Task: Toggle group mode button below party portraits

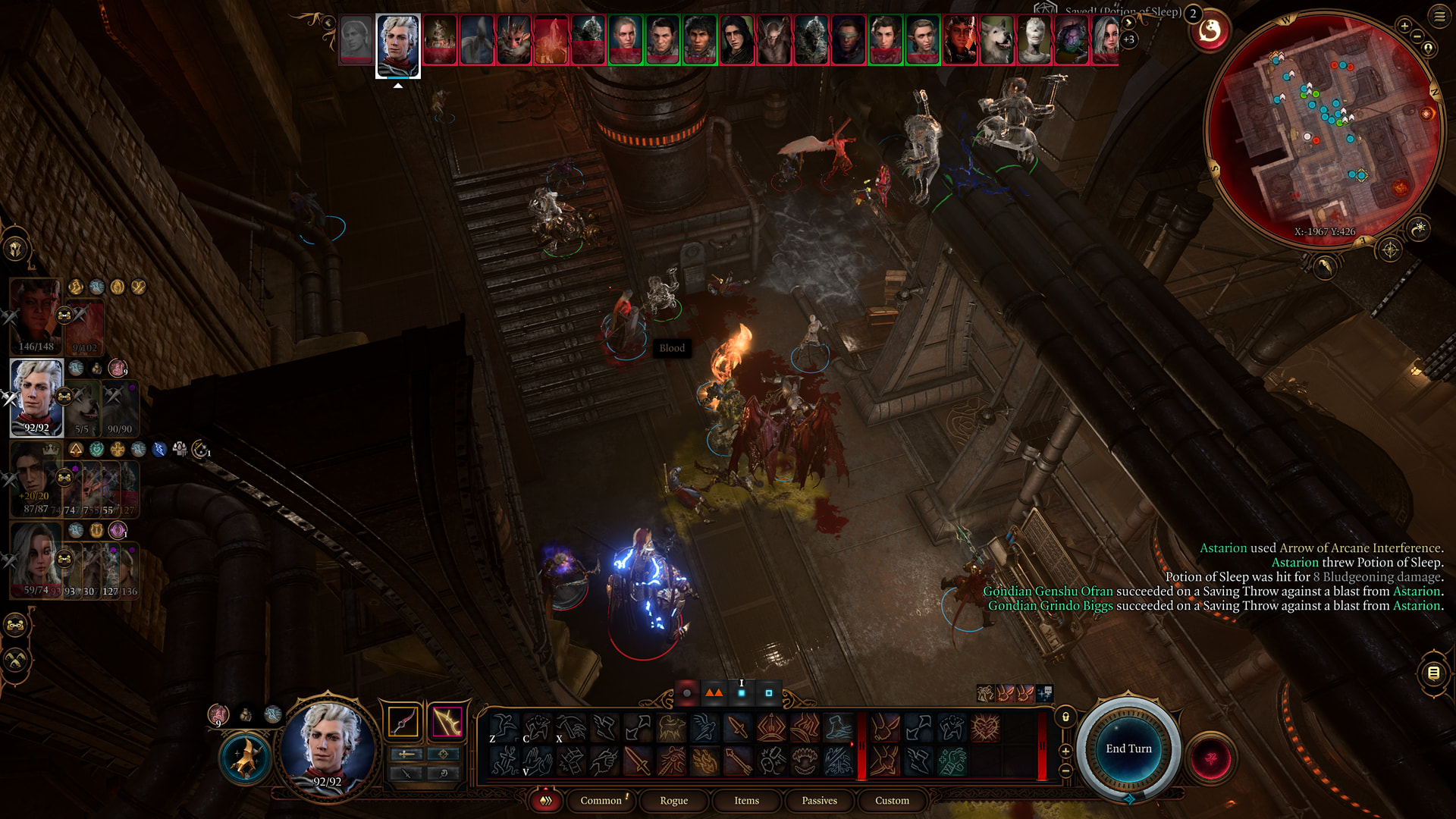Action: 16,626
